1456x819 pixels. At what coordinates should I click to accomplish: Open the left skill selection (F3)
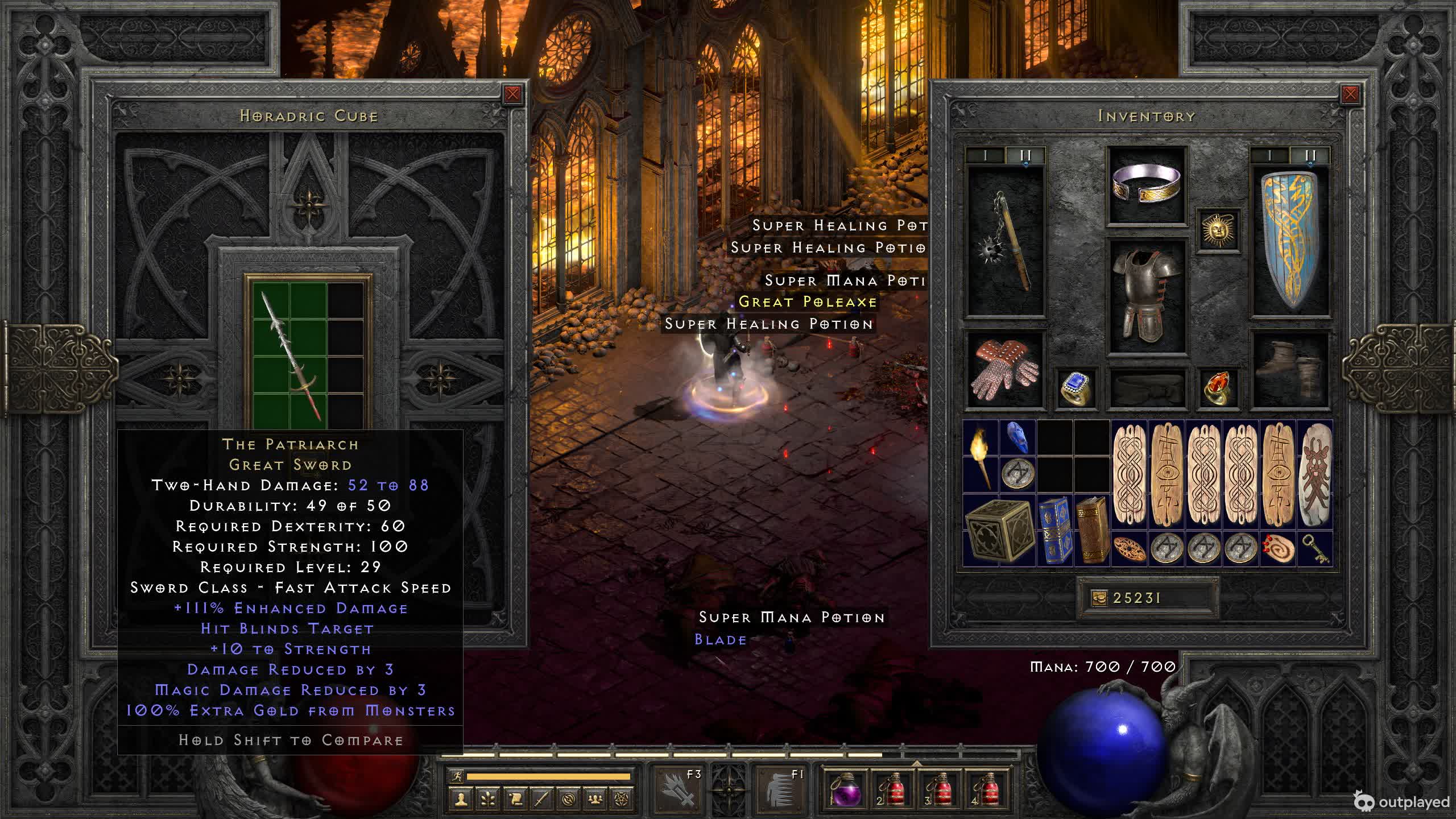[x=677, y=789]
